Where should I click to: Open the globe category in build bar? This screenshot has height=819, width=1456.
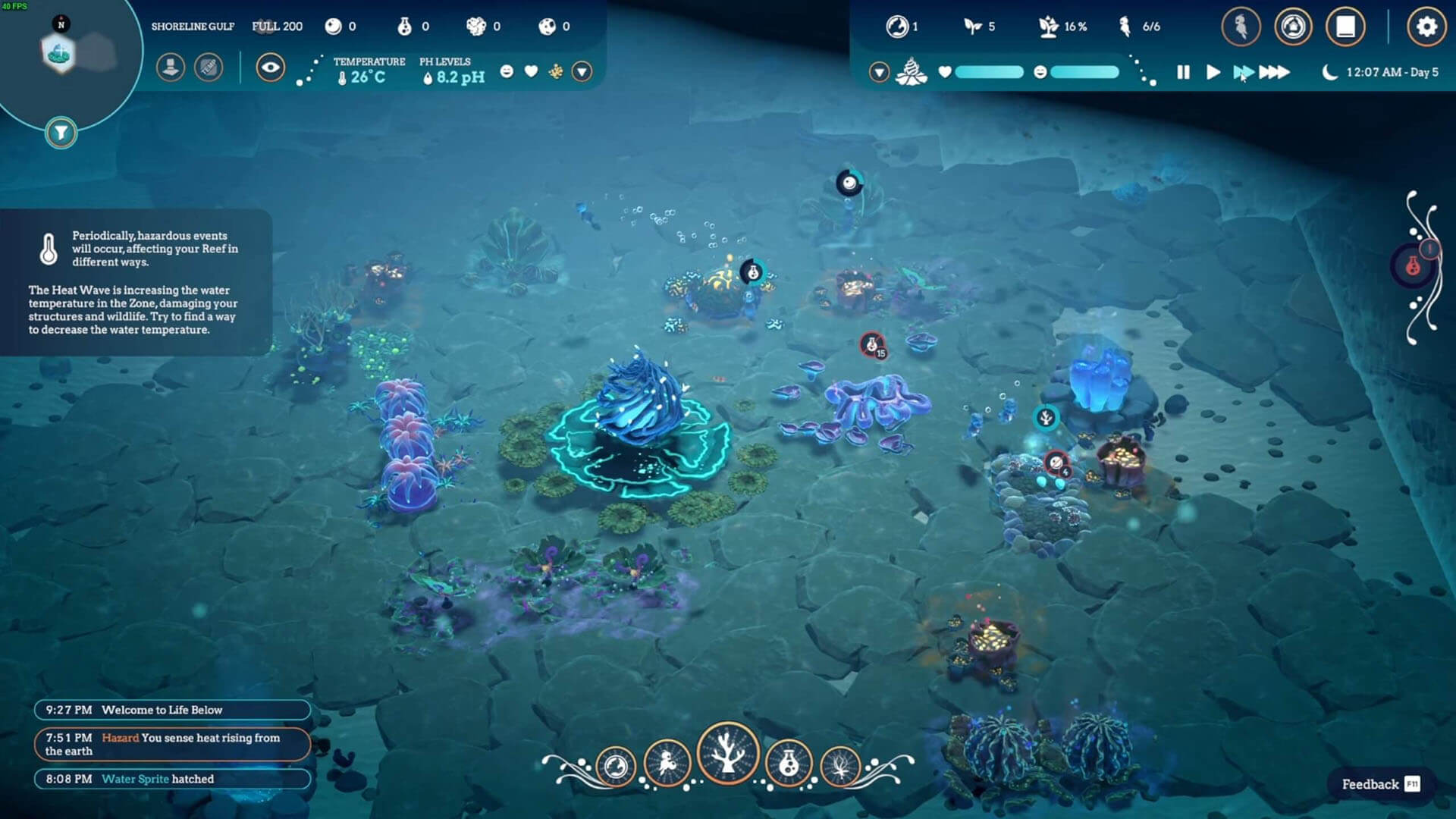(x=616, y=766)
